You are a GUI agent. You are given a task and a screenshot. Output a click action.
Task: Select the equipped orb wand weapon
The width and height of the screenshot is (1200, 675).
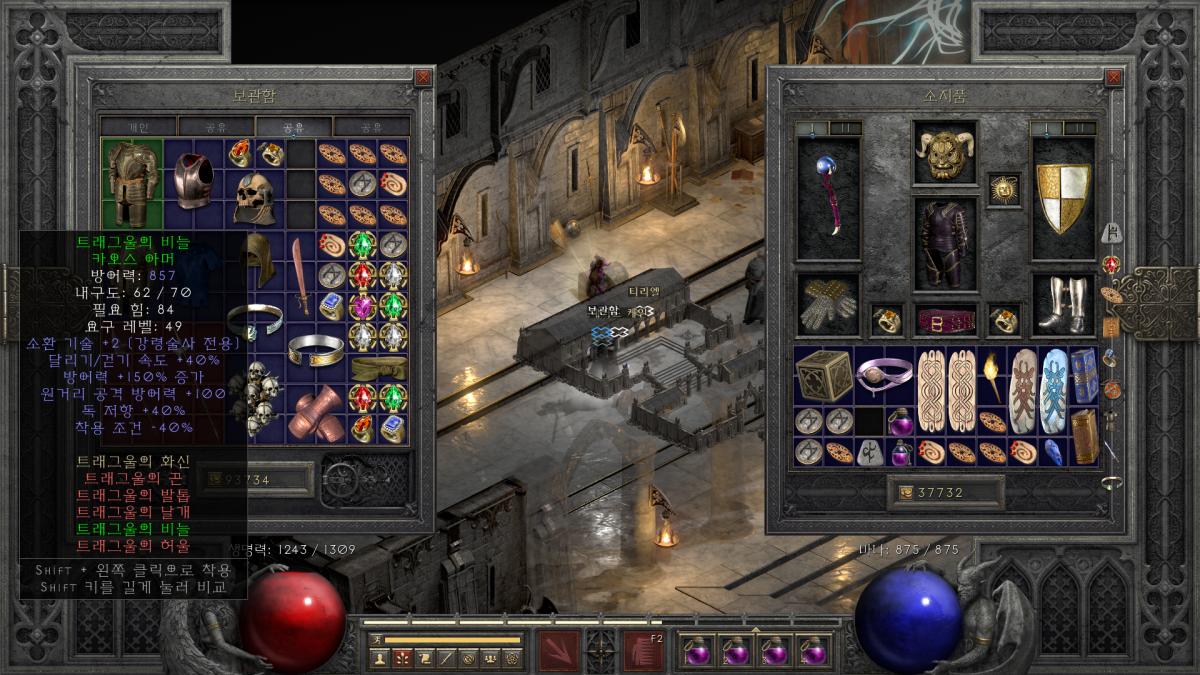(828, 198)
